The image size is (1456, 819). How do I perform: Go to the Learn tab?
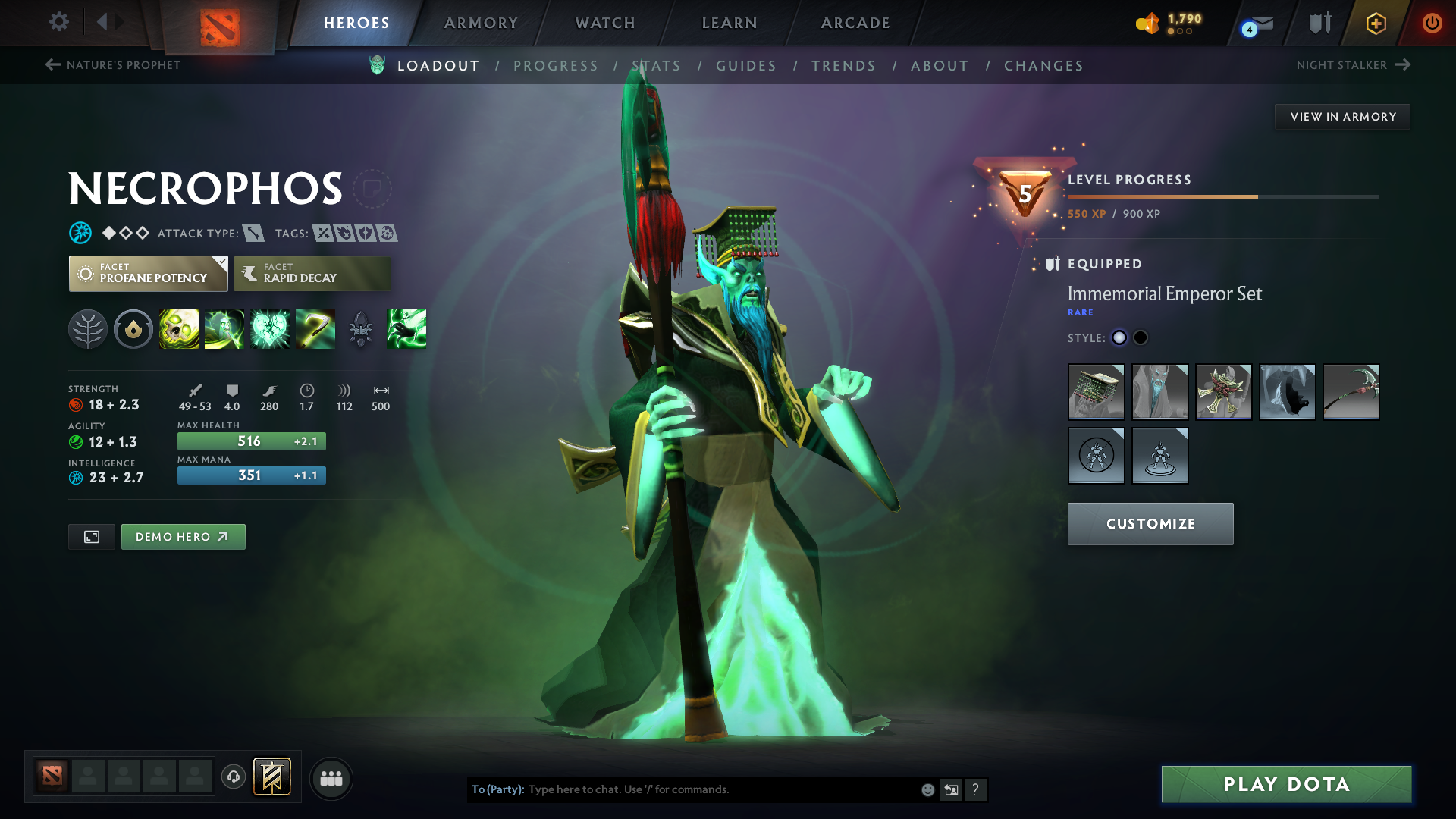pos(730,23)
